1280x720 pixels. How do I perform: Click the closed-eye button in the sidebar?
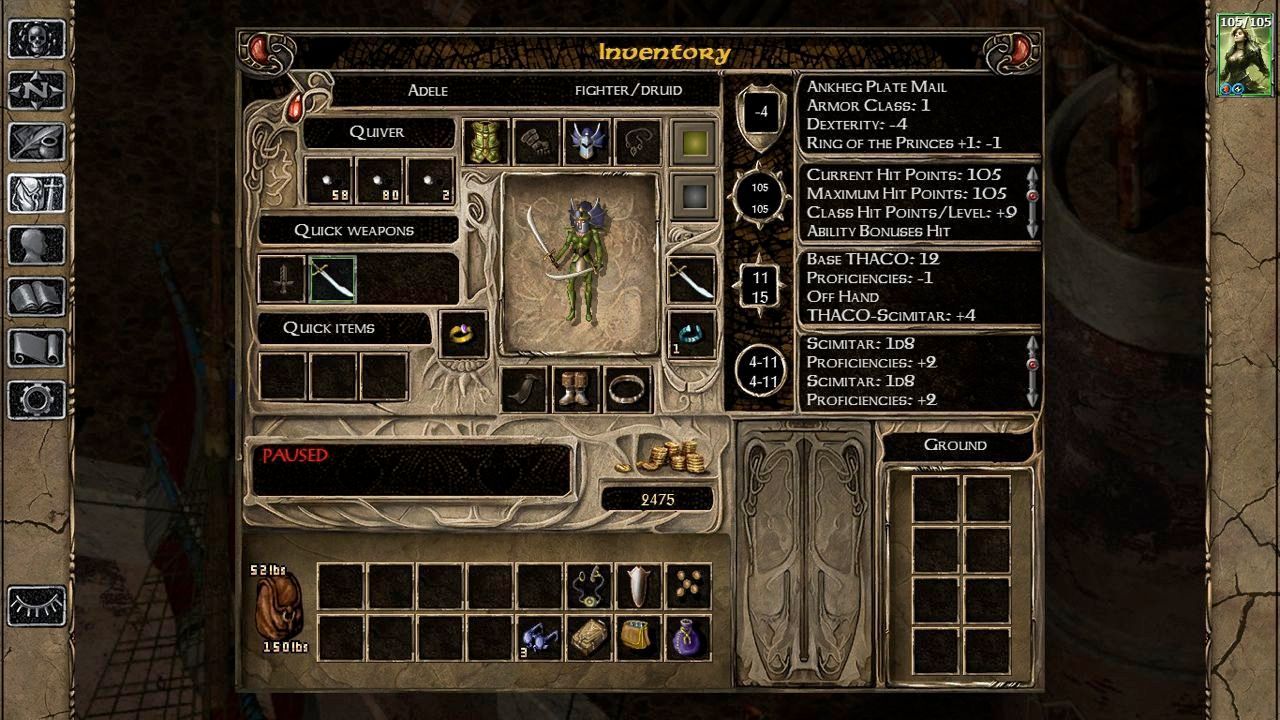point(37,606)
